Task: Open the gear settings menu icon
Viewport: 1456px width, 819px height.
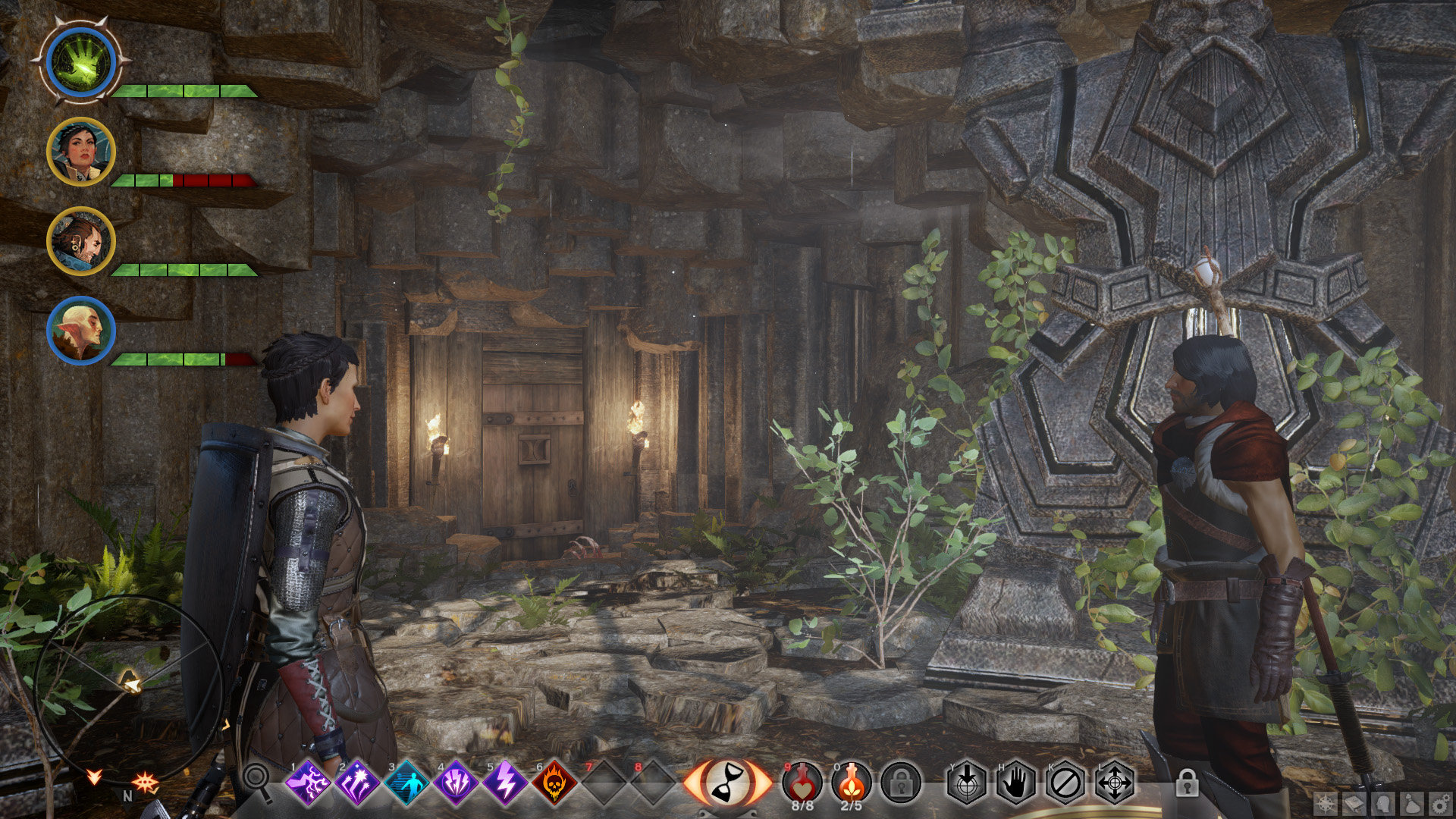Action: (x=1440, y=804)
